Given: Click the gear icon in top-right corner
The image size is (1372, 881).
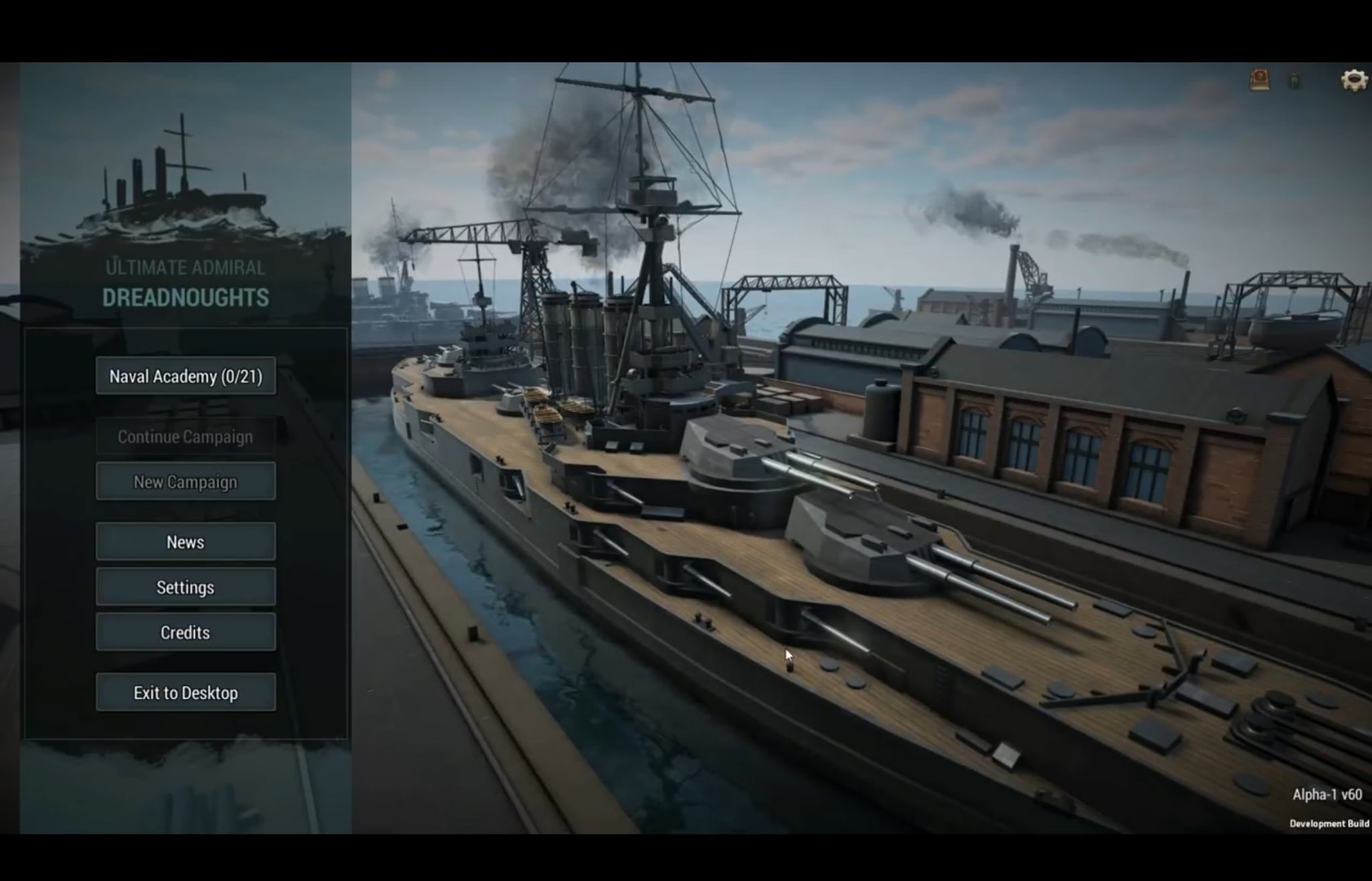Looking at the screenshot, I should 1352,79.
